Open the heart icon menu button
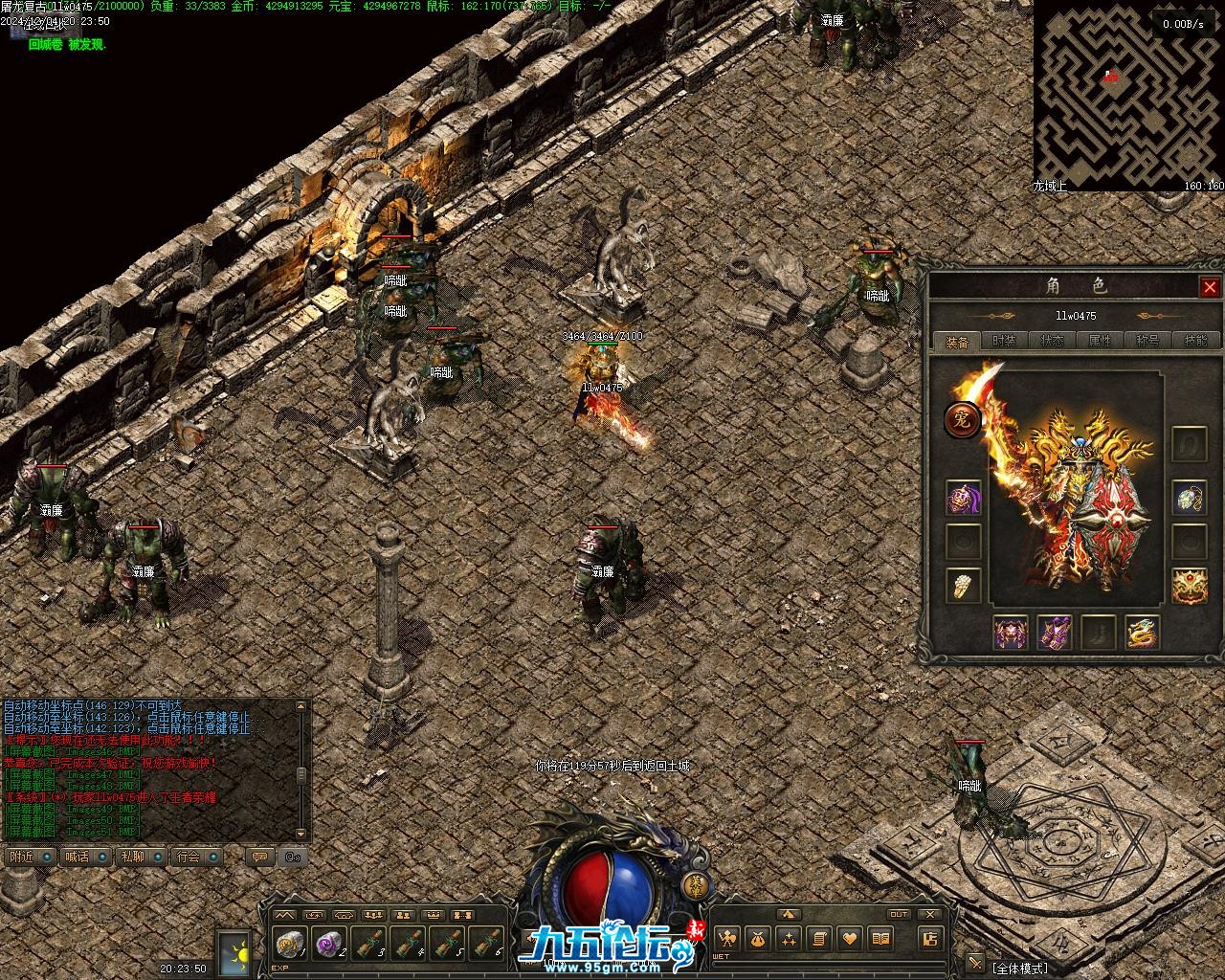Viewport: 1225px width, 980px height. 849,939
